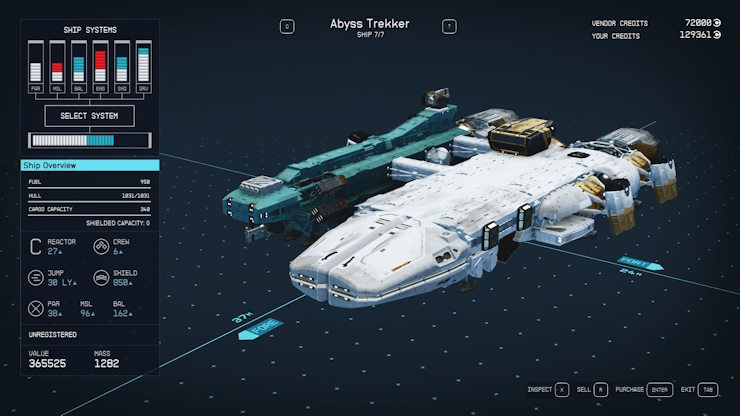Select the ENG ship system column

(x=100, y=66)
